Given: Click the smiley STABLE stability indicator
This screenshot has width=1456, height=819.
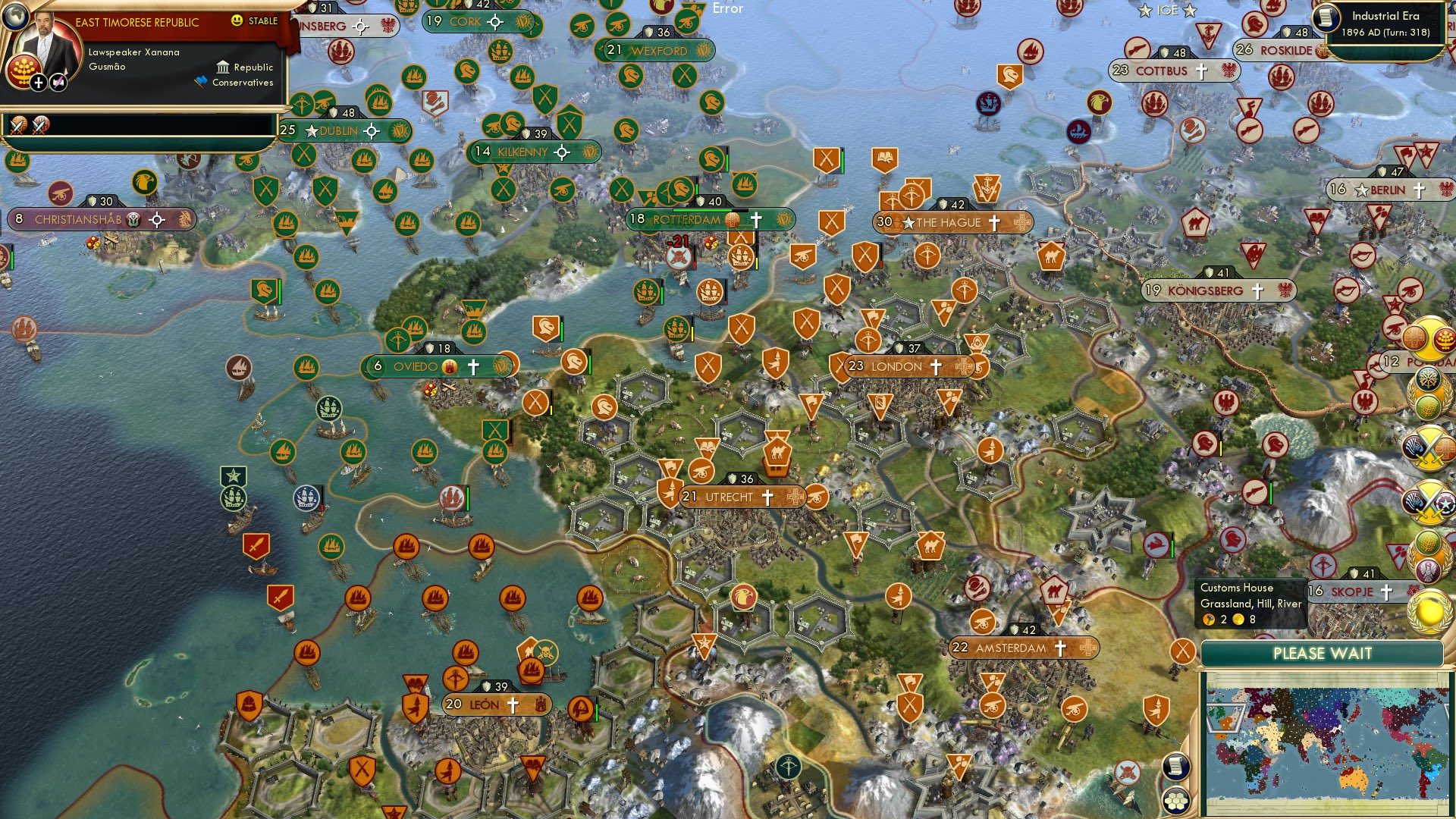Looking at the screenshot, I should click(x=237, y=20).
